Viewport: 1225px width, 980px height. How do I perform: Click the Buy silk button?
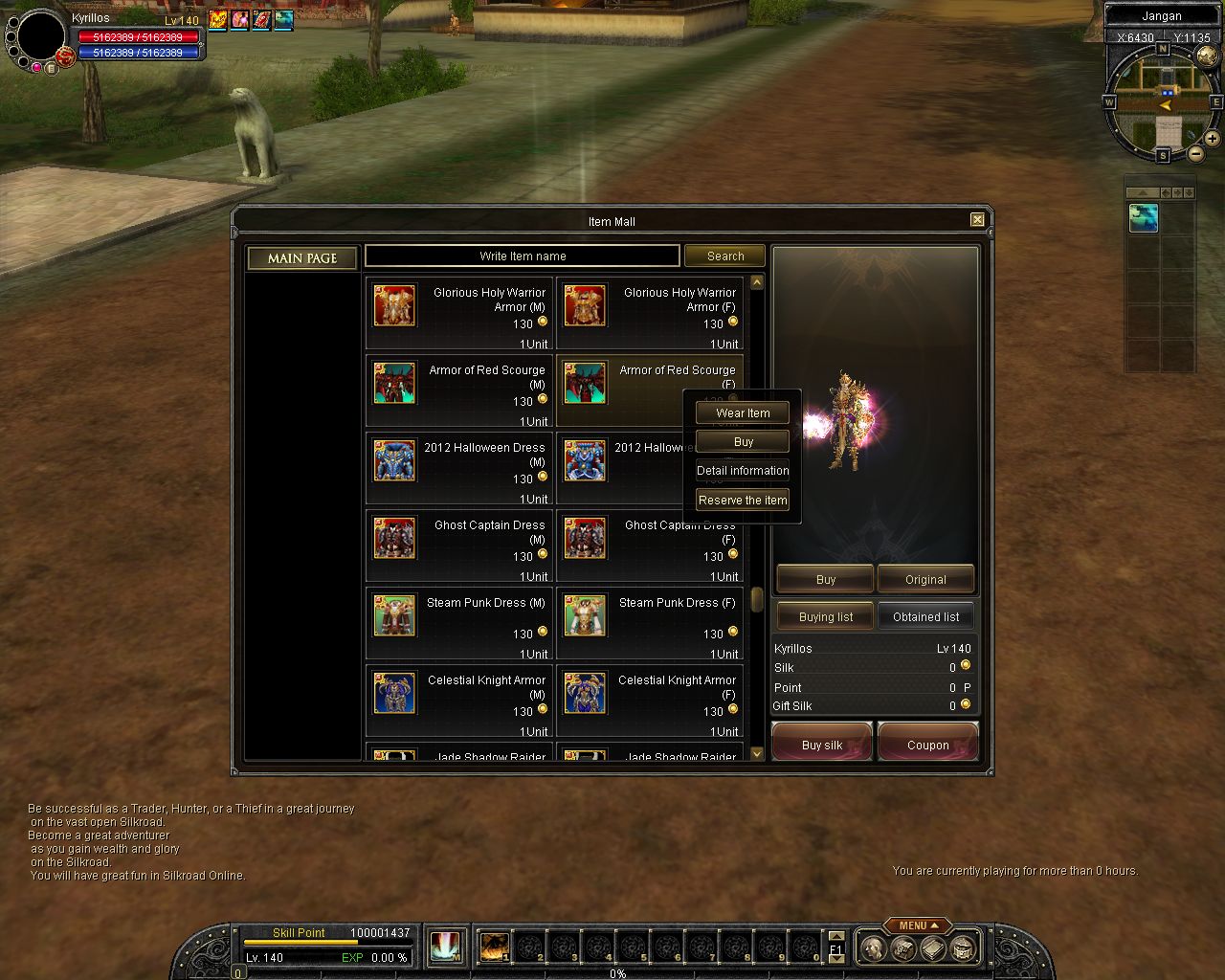[x=822, y=745]
